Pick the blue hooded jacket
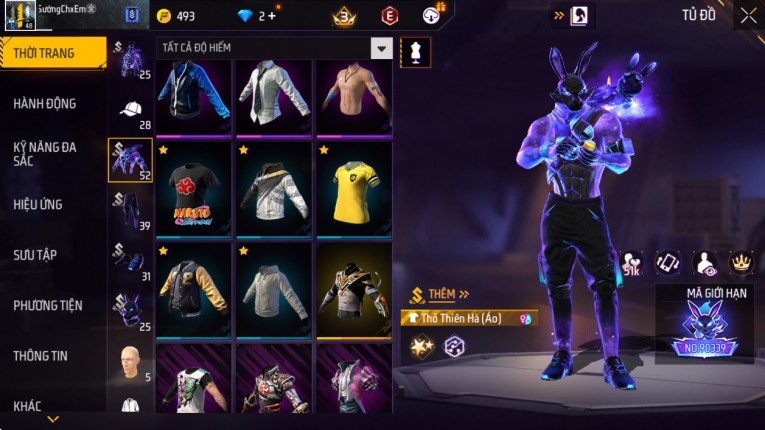 193,96
